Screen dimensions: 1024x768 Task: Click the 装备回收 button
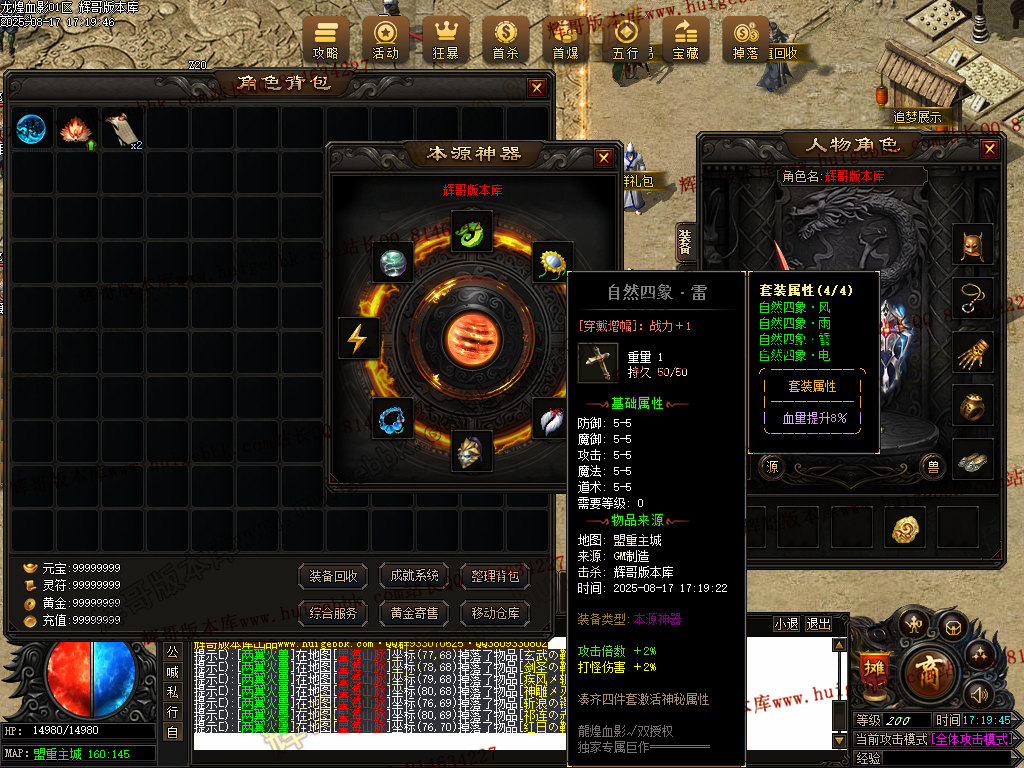[x=333, y=576]
